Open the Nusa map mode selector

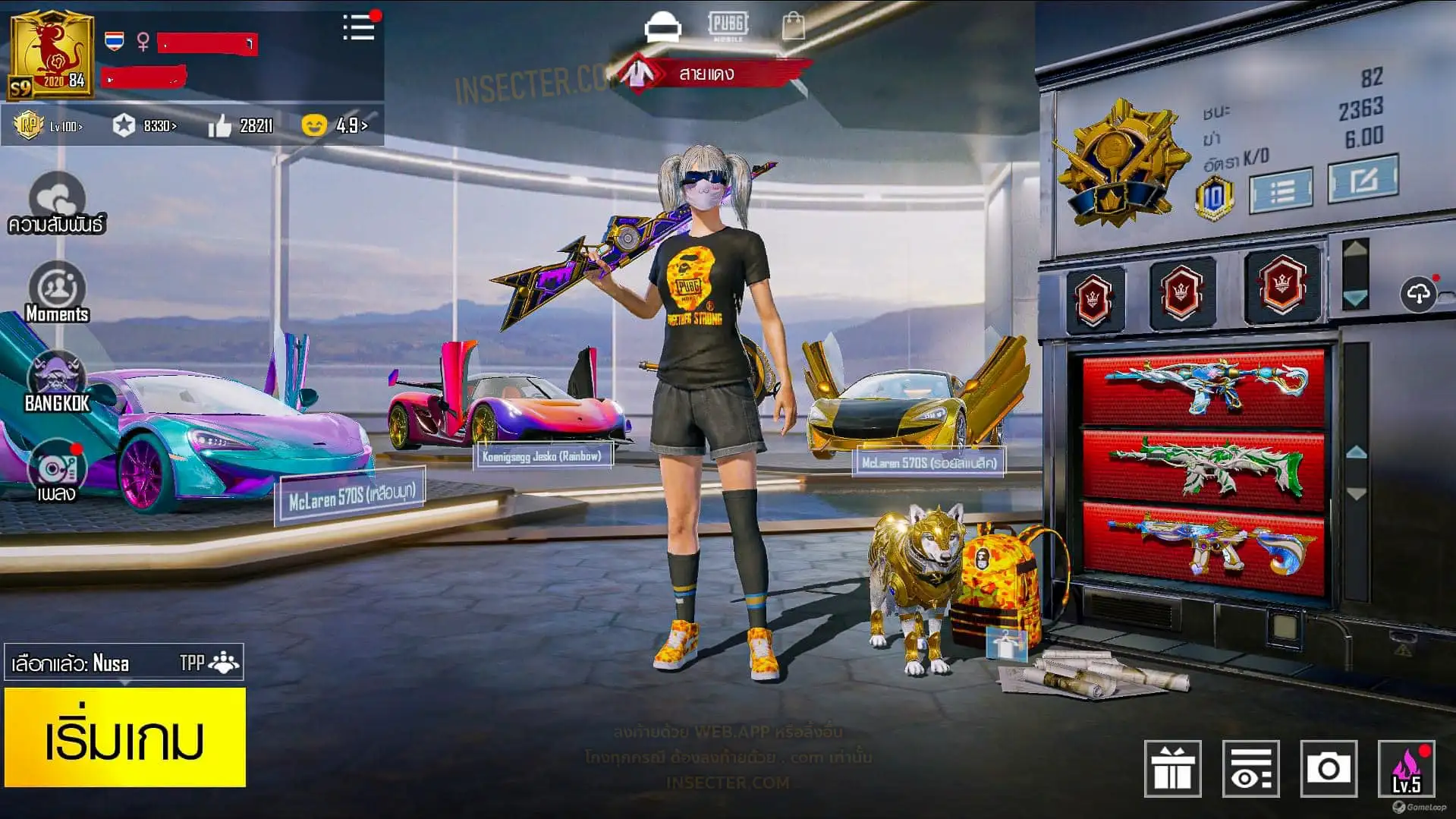pyautogui.click(x=124, y=663)
